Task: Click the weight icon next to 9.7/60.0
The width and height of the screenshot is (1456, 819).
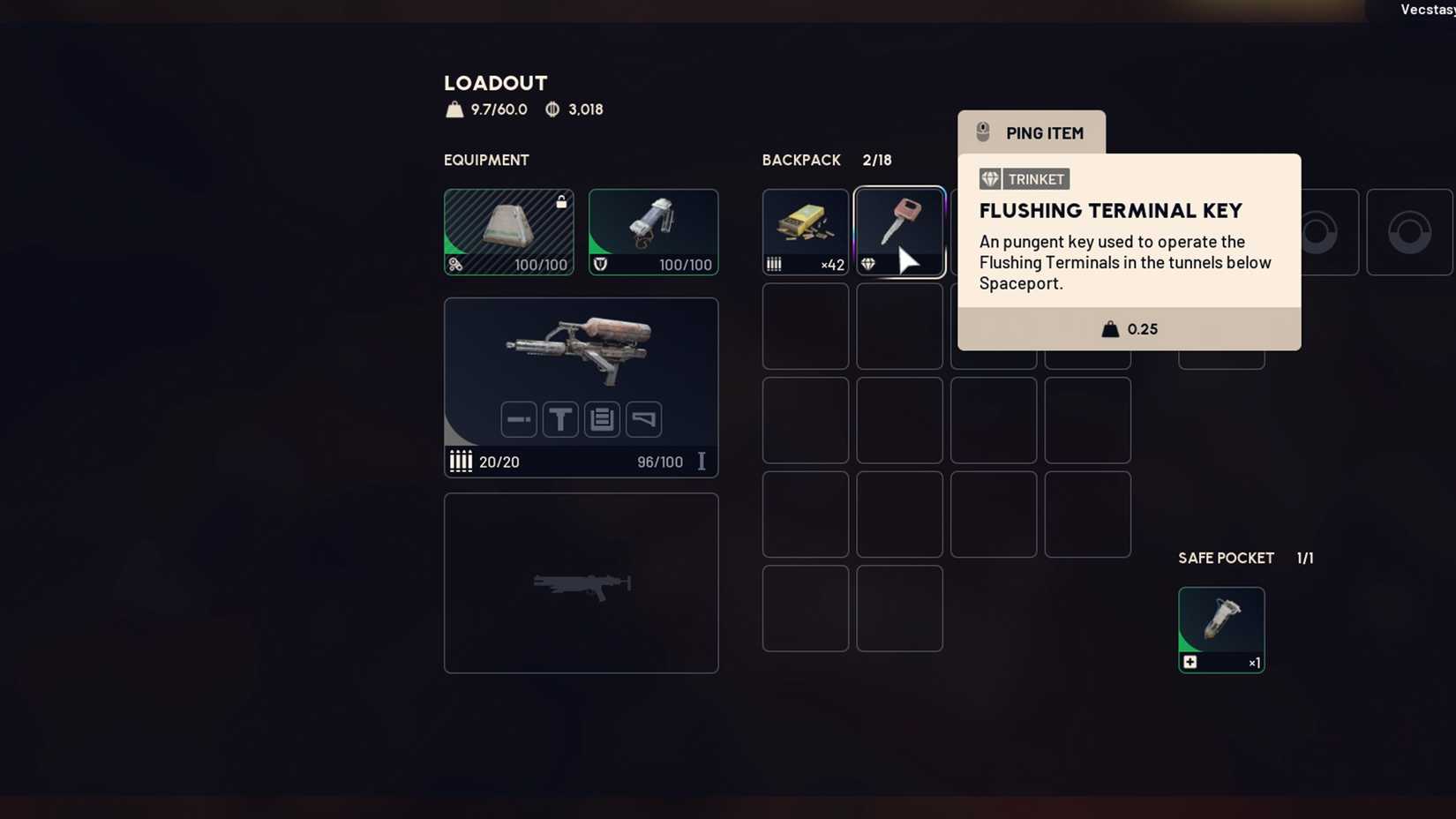Action: pos(454,109)
